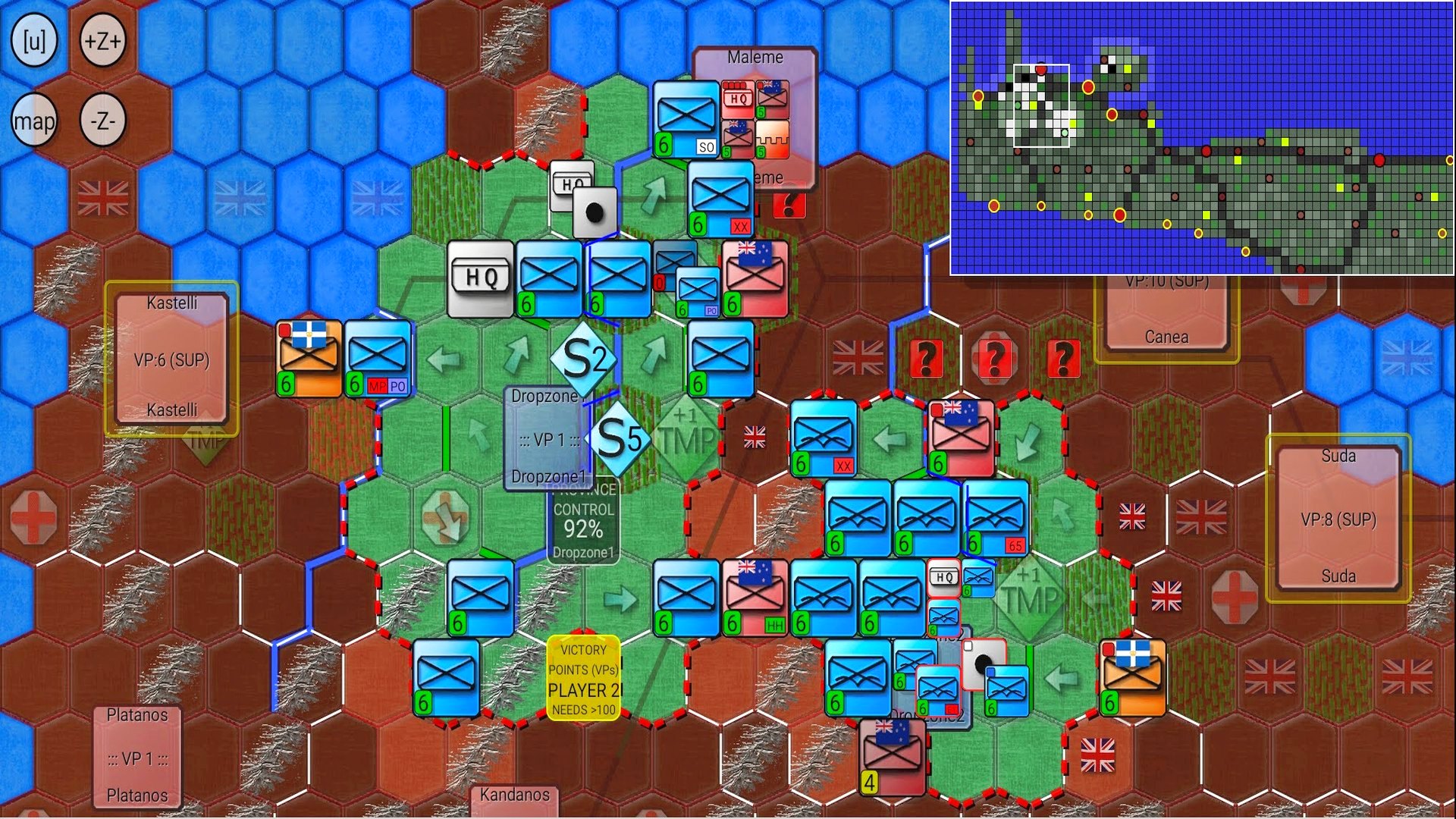The height and width of the screenshot is (819, 1456).
Task: Open the Kastelli VP:6 placard
Action: (170, 356)
